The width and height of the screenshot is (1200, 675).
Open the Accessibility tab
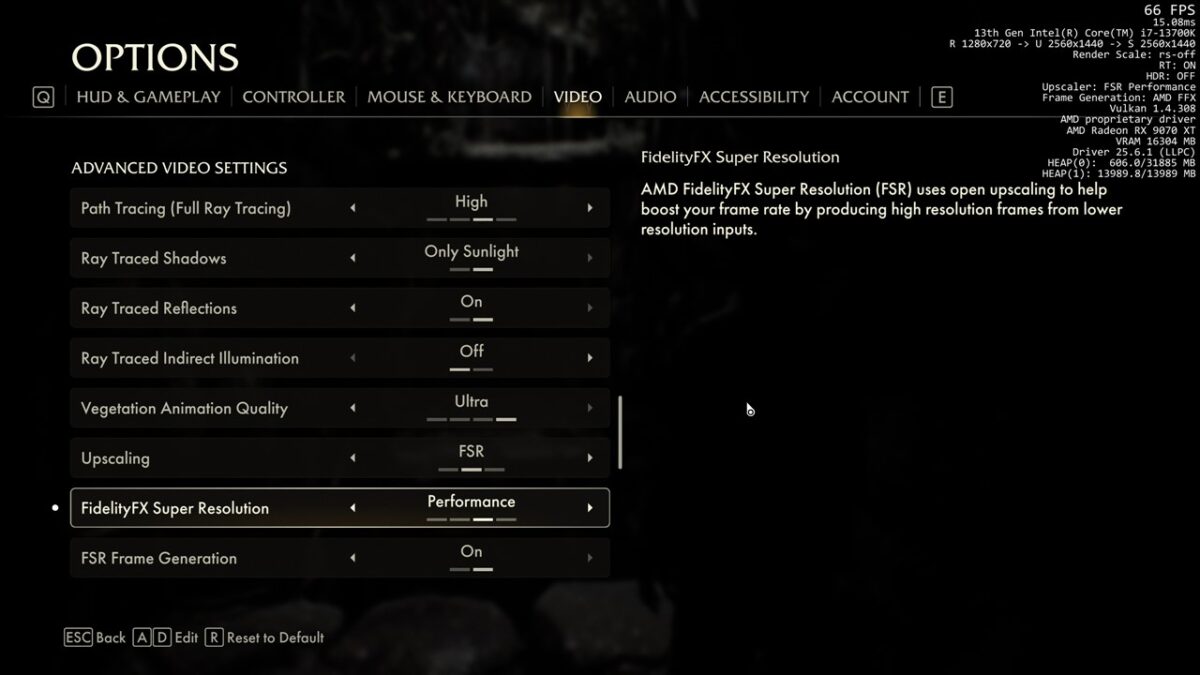(x=753, y=97)
